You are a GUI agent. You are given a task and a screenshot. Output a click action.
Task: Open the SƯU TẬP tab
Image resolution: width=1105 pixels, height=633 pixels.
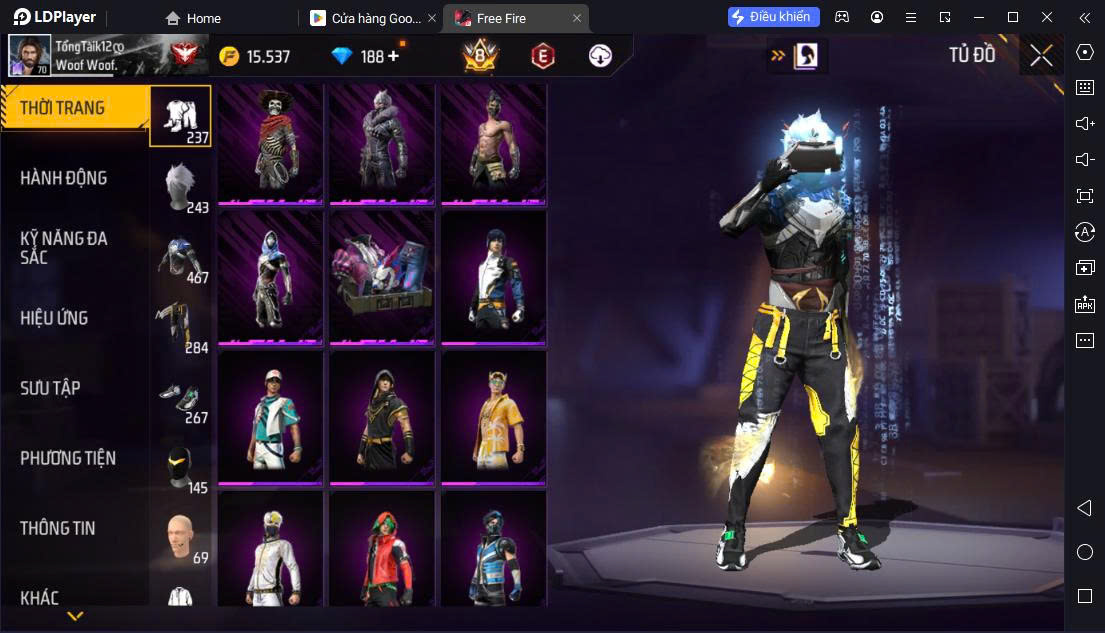tap(50, 388)
